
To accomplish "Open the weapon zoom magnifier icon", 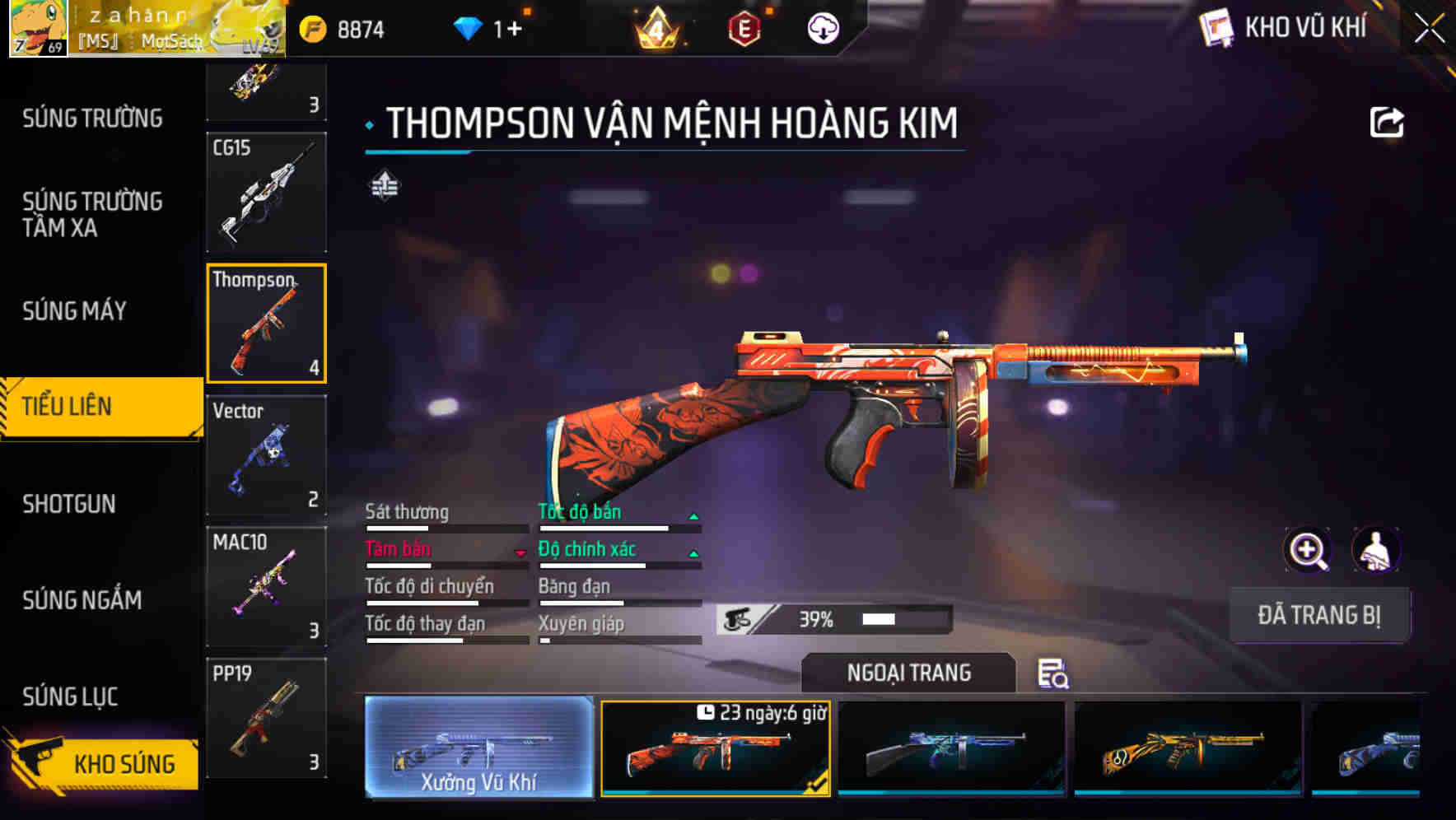I will click(1308, 550).
